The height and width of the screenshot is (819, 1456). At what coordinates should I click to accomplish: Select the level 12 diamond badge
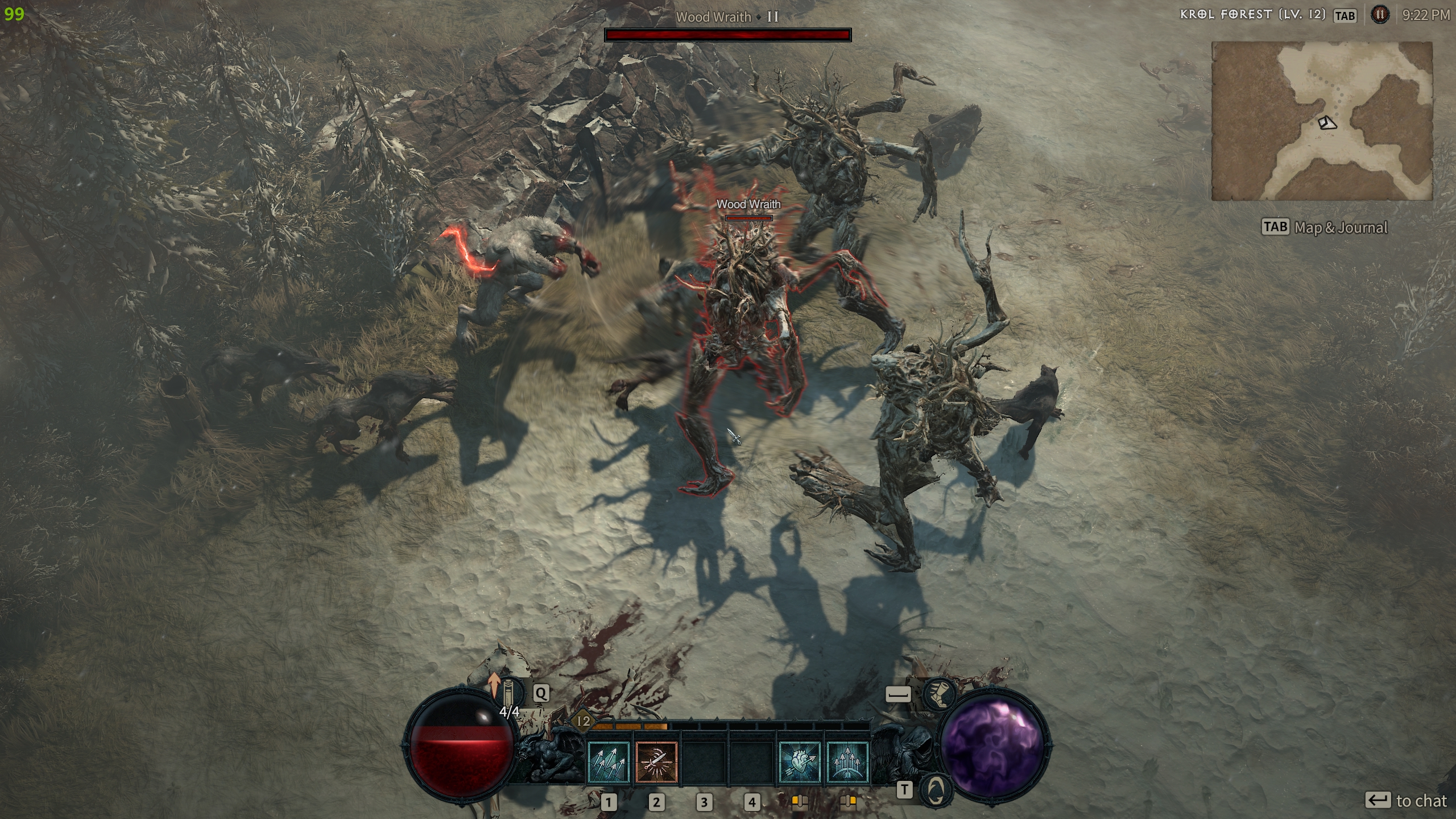[x=584, y=722]
